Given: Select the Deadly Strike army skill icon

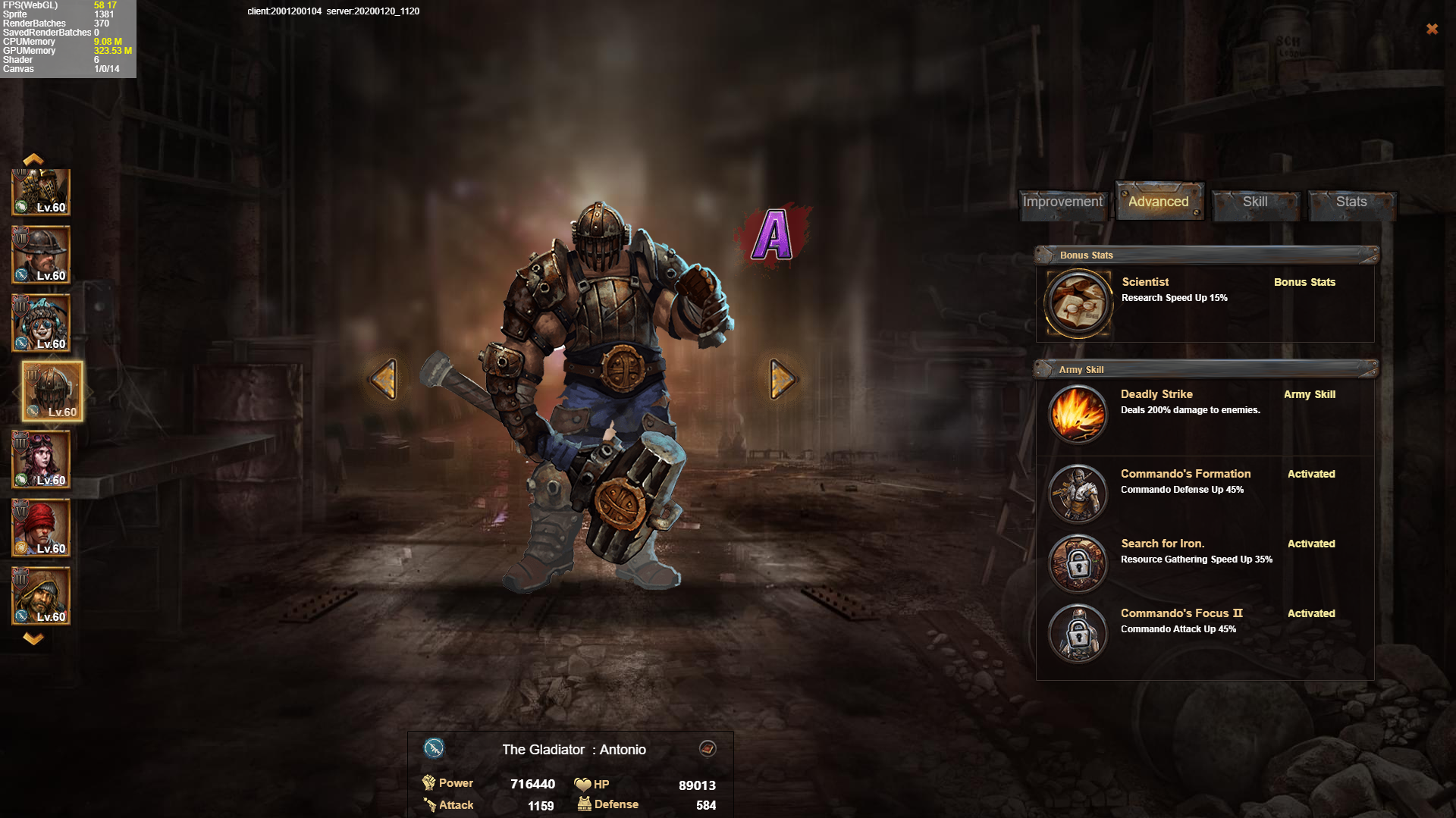Looking at the screenshot, I should coord(1078,414).
